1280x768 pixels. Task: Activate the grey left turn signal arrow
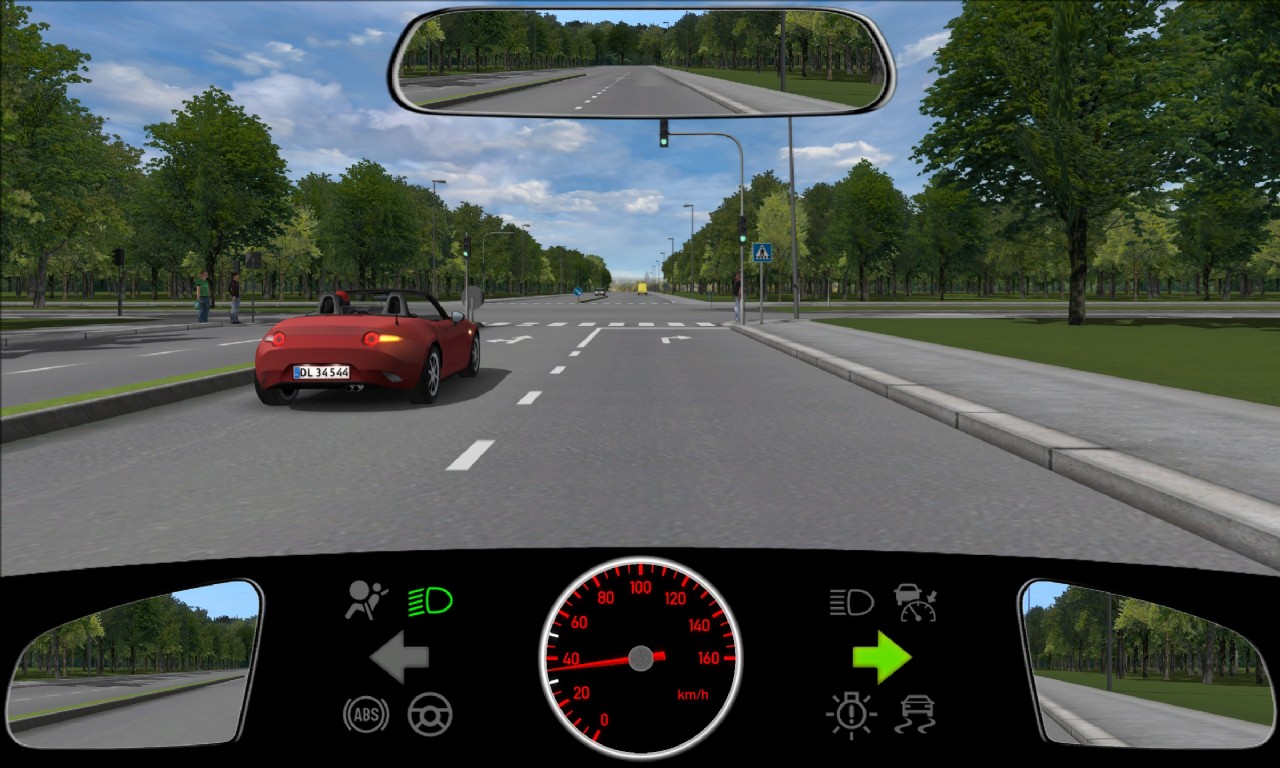tap(399, 657)
